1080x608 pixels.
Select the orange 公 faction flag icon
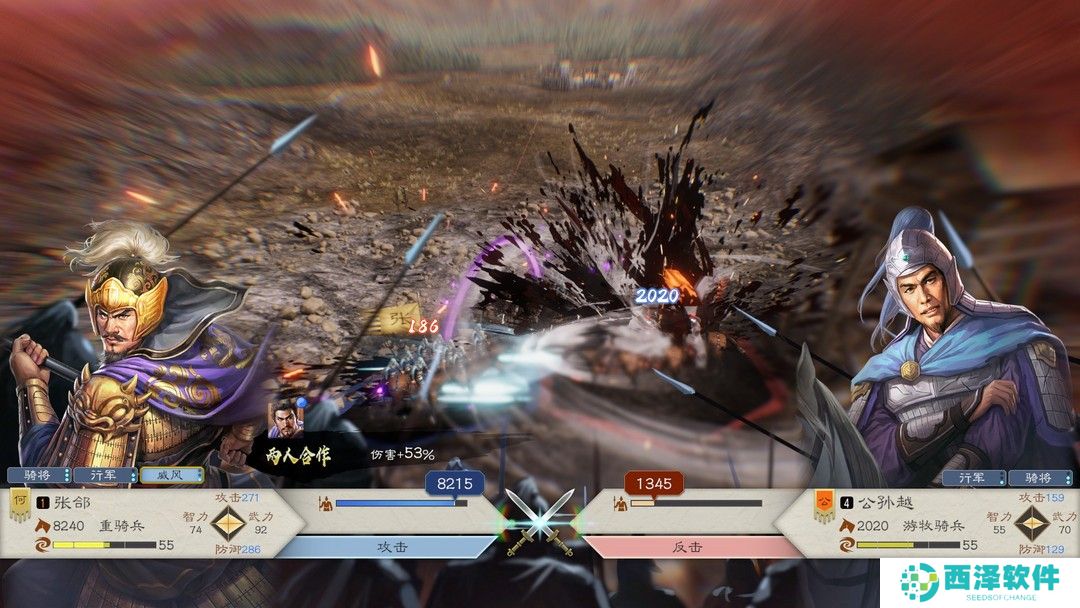point(824,504)
